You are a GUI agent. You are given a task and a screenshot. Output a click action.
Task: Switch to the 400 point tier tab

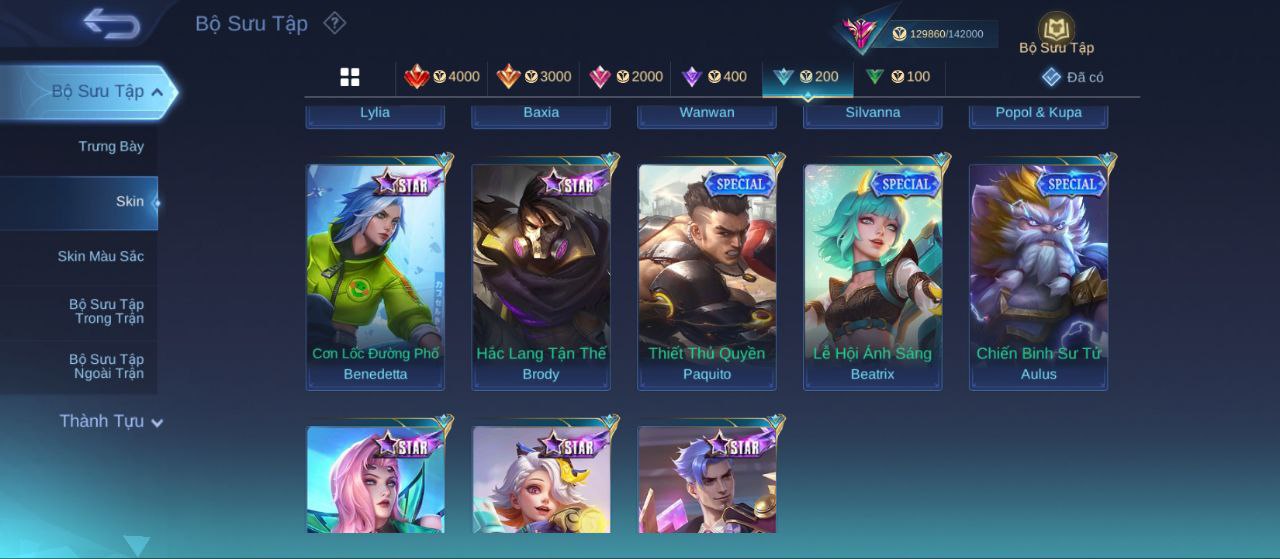click(x=714, y=77)
